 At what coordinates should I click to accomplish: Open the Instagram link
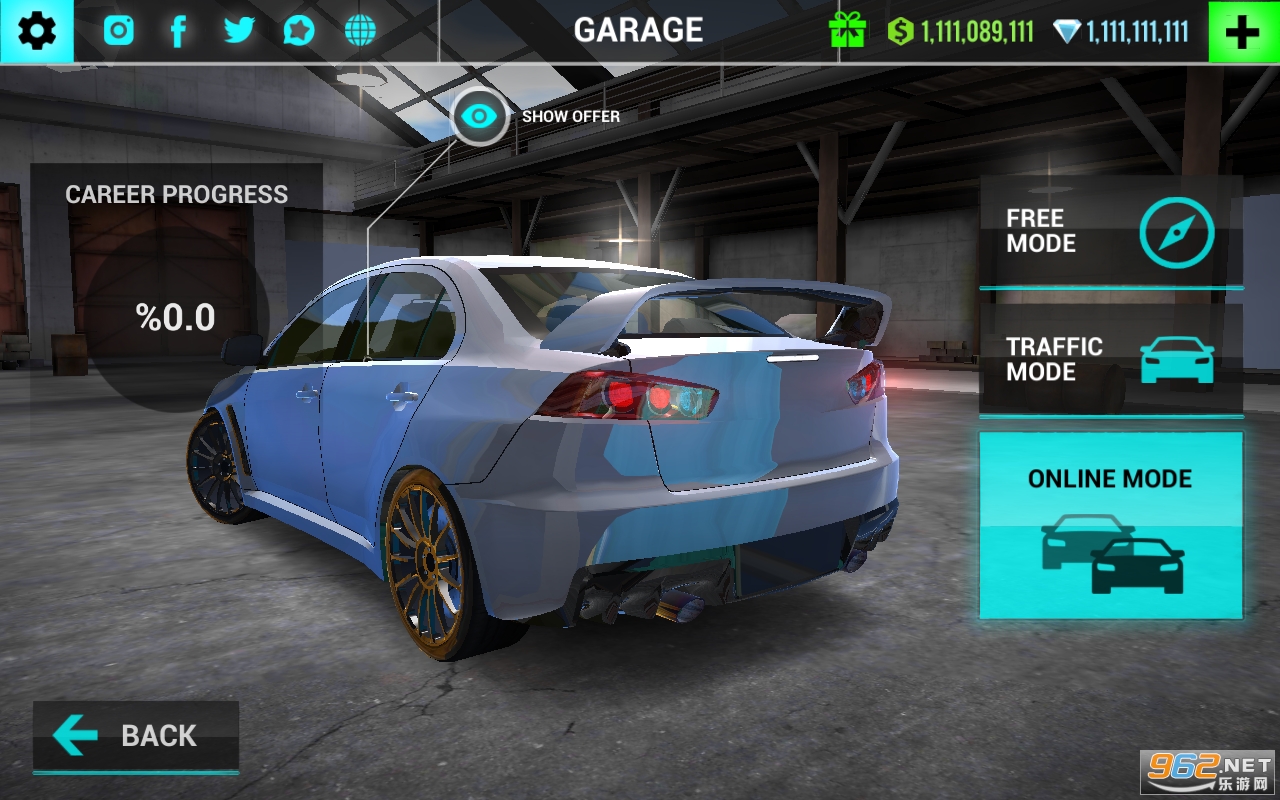point(119,31)
